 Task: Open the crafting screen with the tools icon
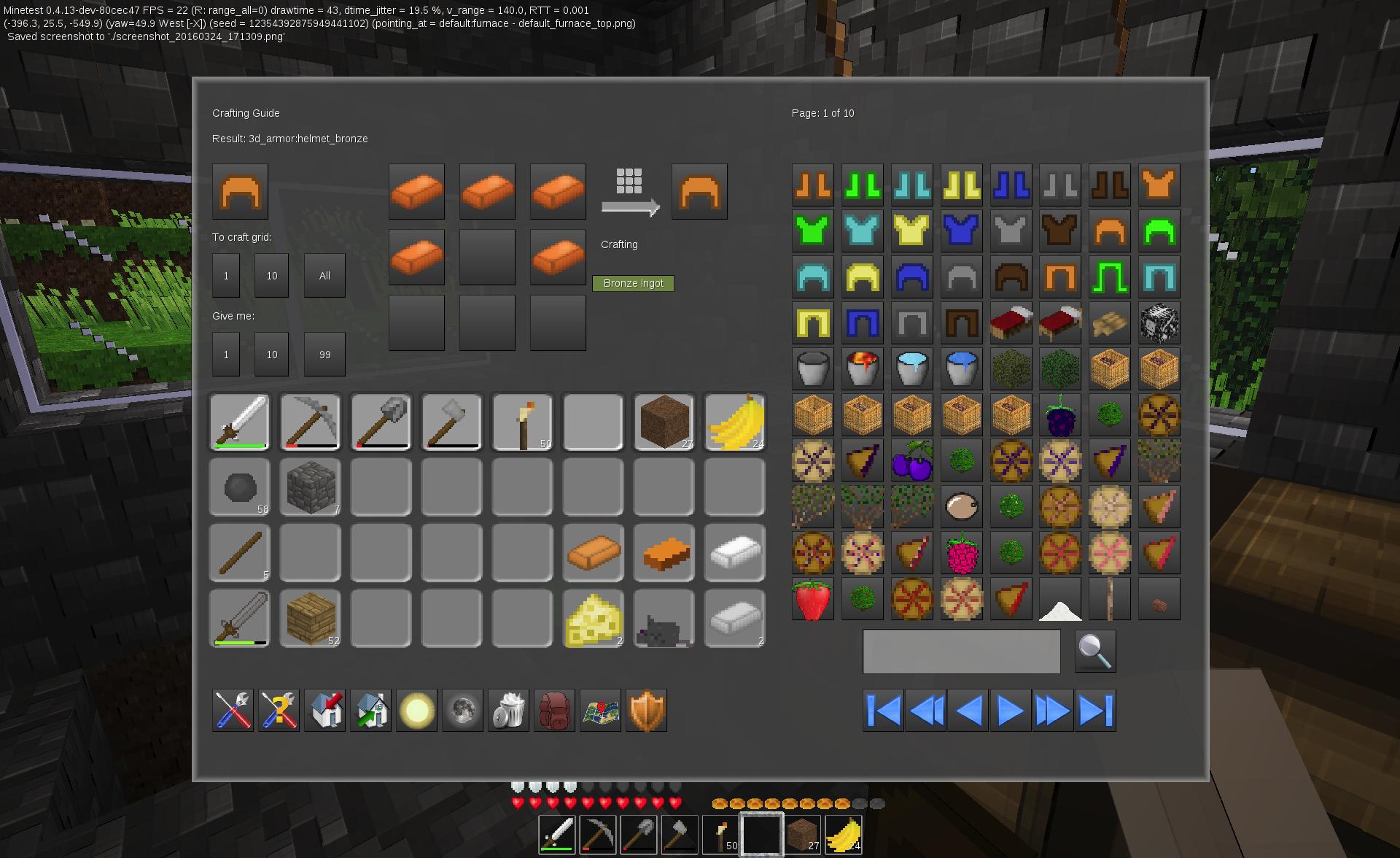tap(233, 710)
